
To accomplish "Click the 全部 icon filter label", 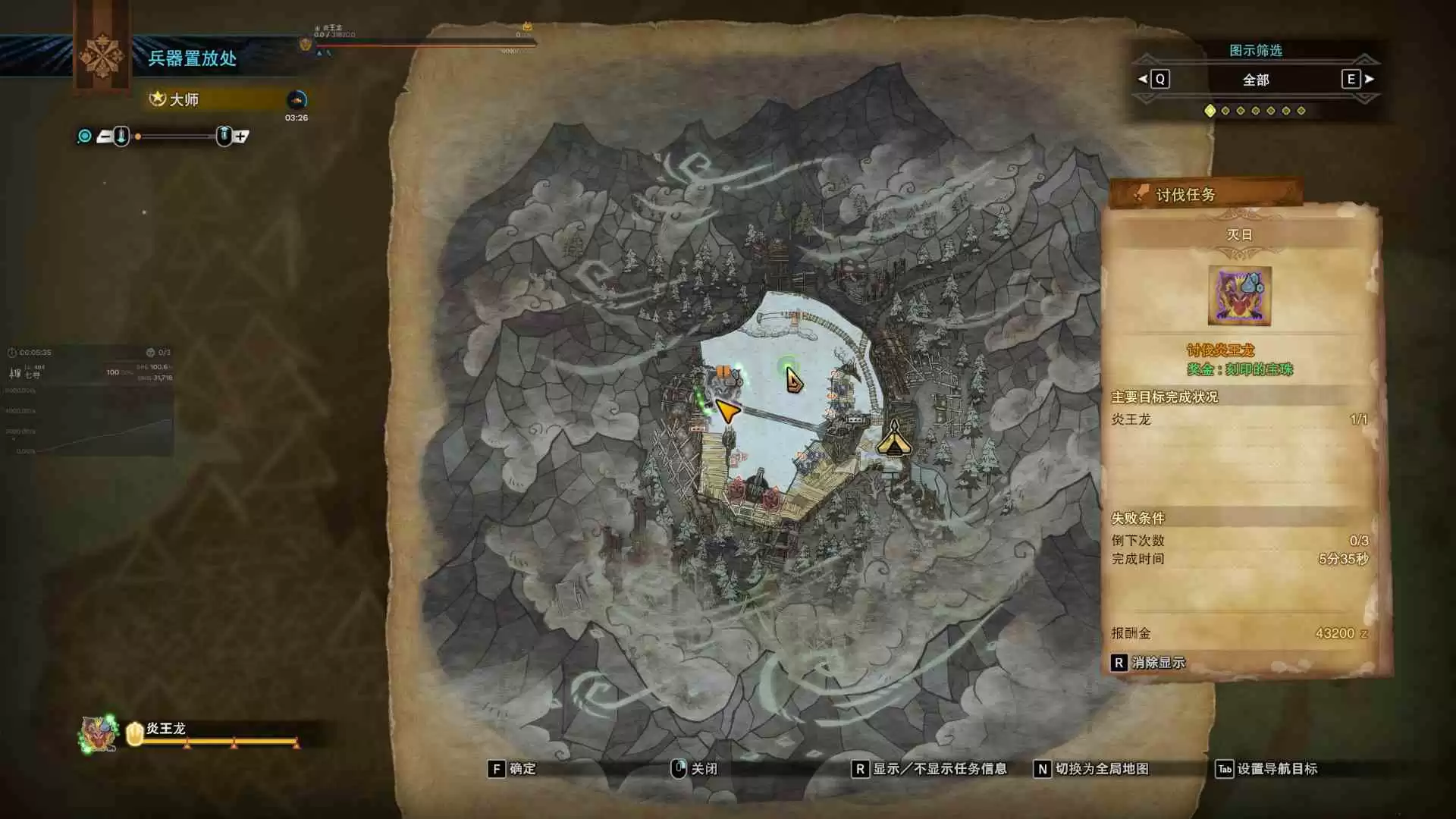I will [x=1255, y=80].
